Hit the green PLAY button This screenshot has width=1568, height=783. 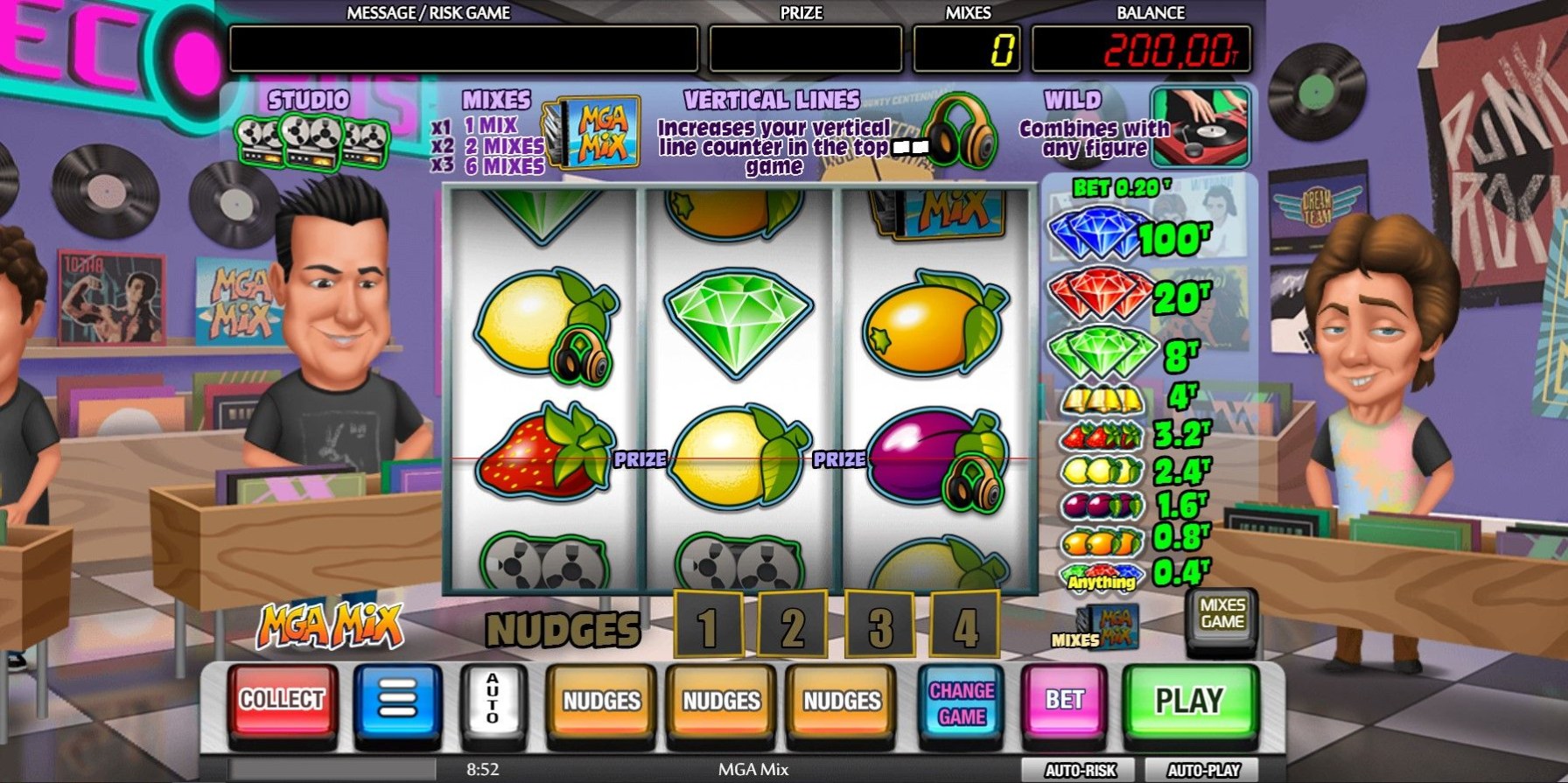pyautogui.click(x=1189, y=702)
